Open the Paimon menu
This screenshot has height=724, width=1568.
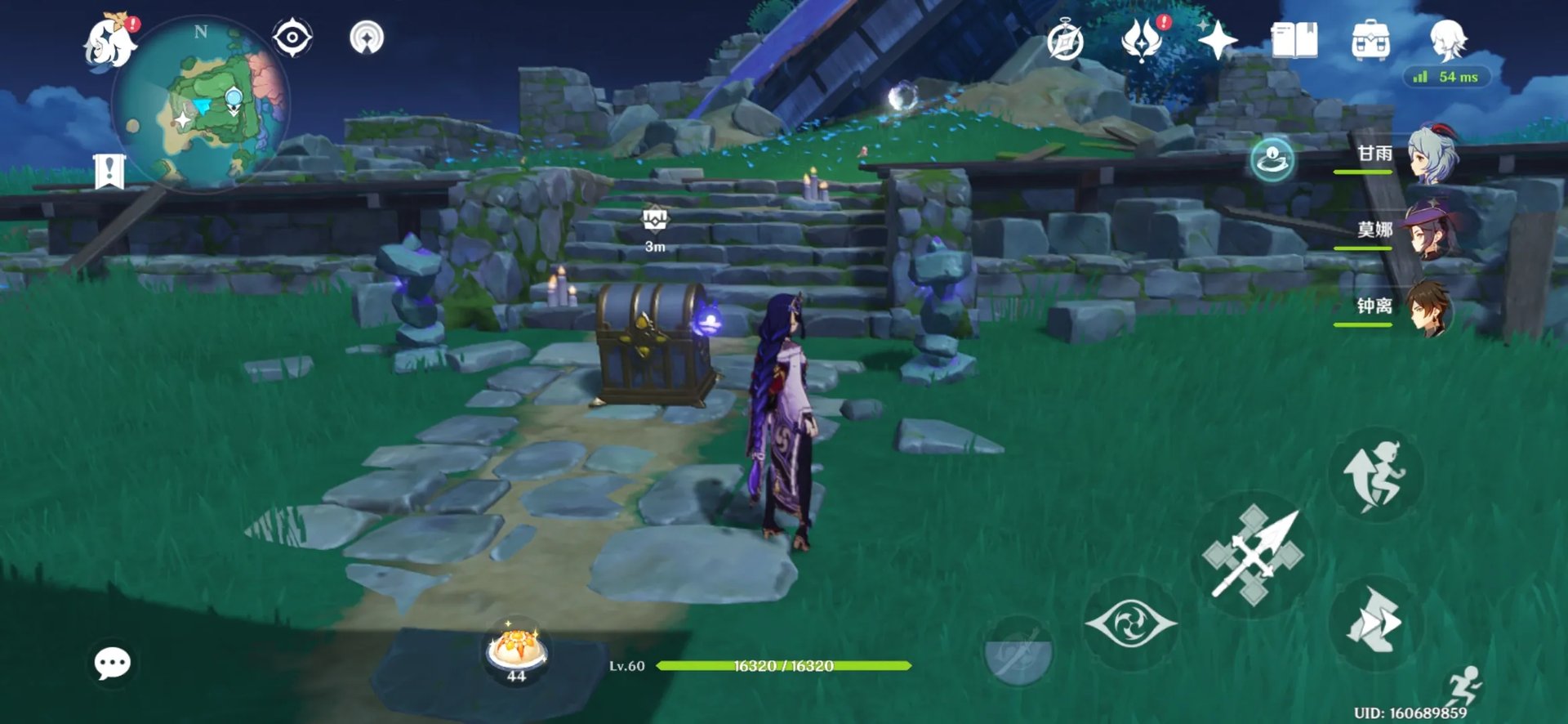click(x=110, y=42)
